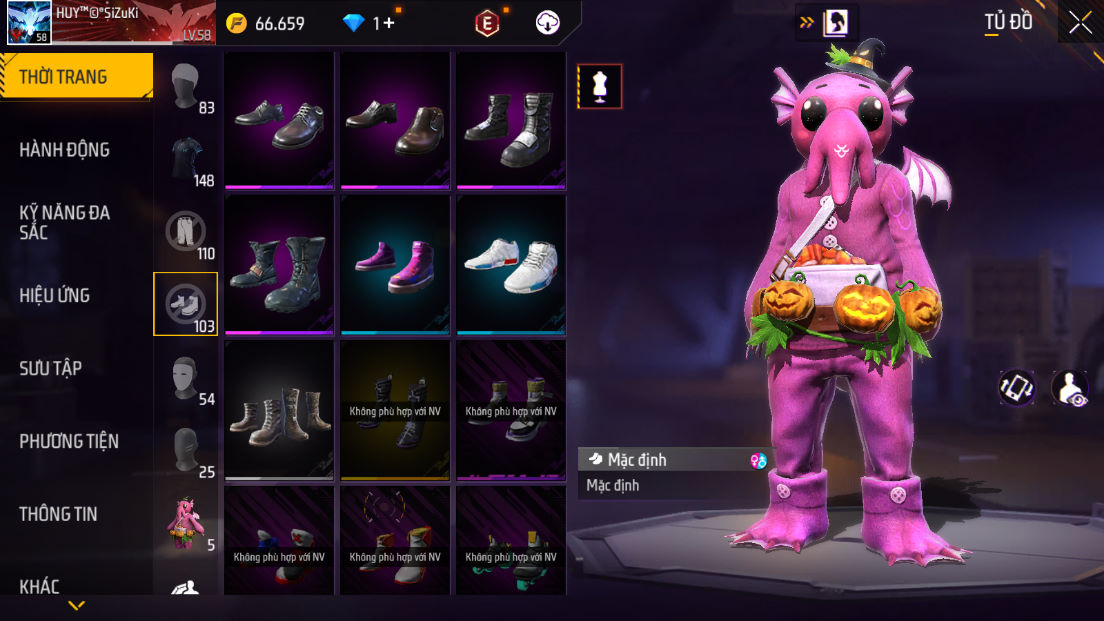Close the wardrobe screen

point(1080,22)
